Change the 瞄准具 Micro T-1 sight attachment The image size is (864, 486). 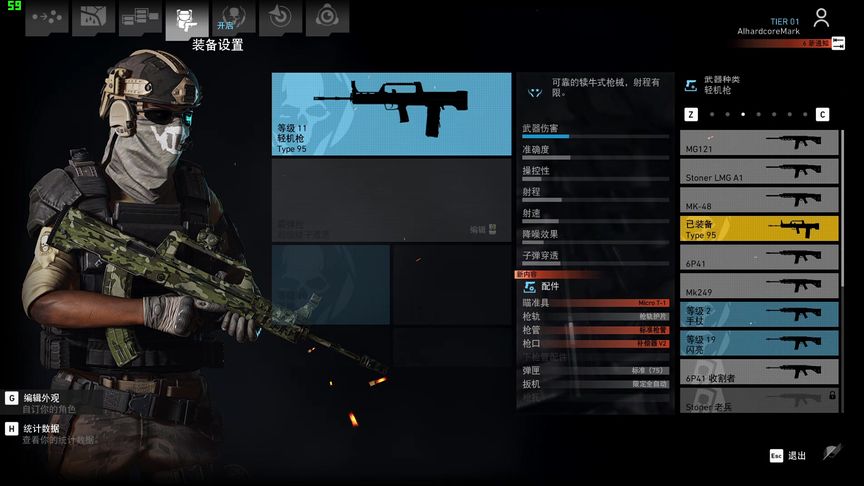(595, 303)
